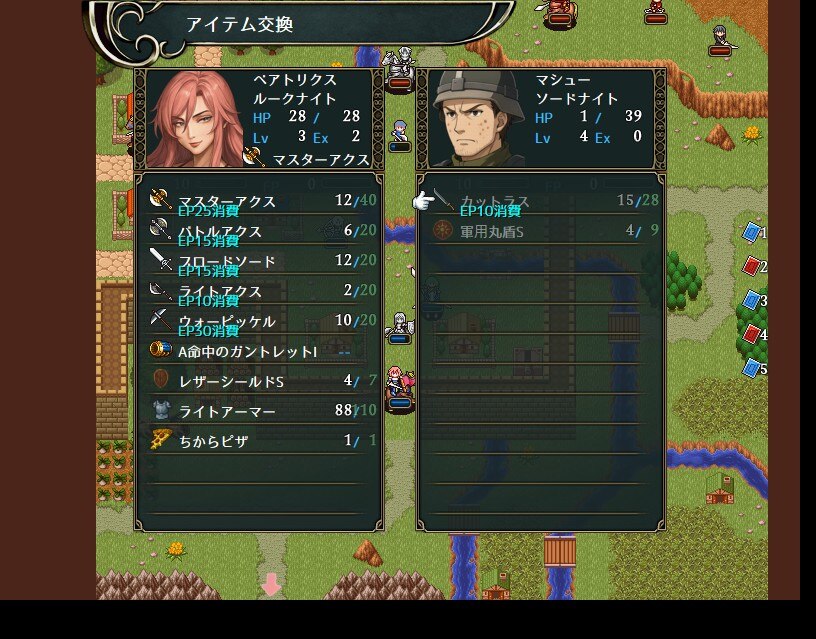The height and width of the screenshot is (639, 816).
Task: Pick the ブロードソード entry
Action: click(260, 261)
